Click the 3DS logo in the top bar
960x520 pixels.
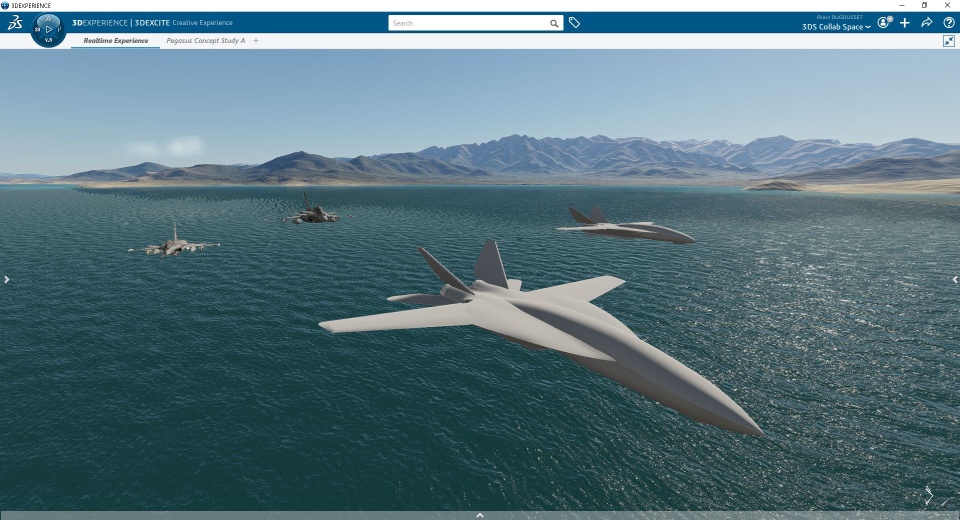15,23
